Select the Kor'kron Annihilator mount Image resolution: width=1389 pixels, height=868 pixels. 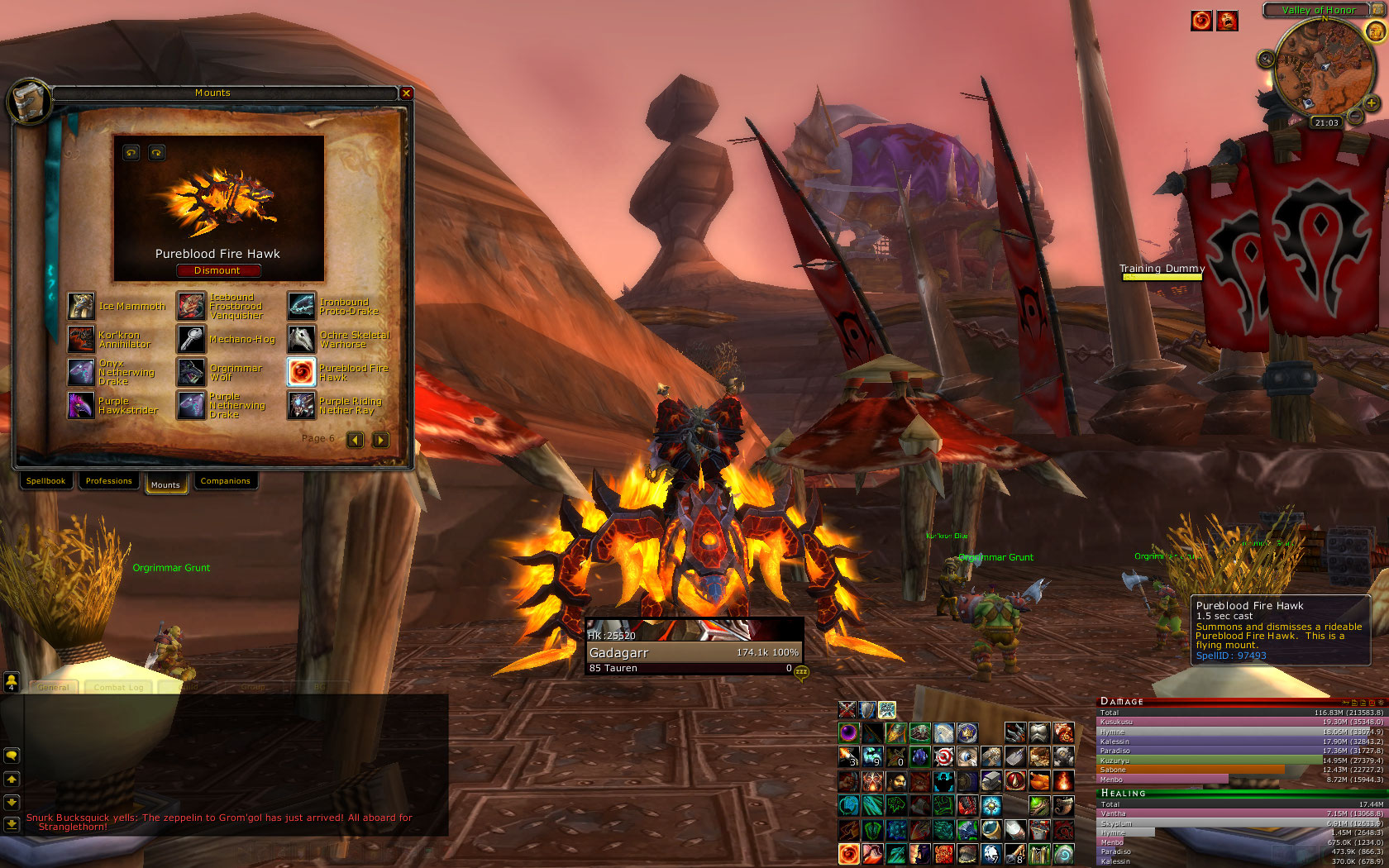pos(81,339)
